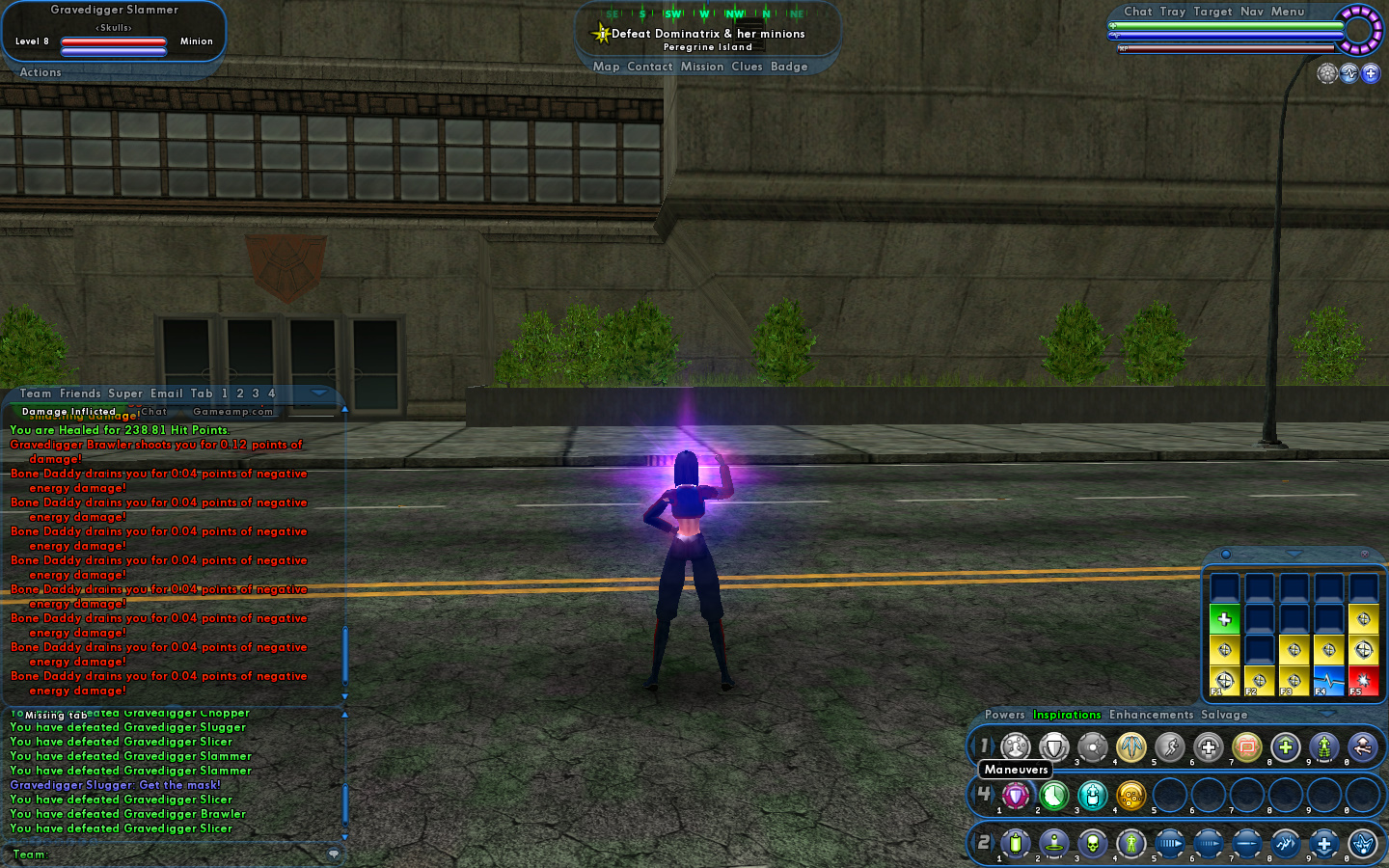Open the Friends list
Screen dimensions: 1389x868
click(x=80, y=393)
